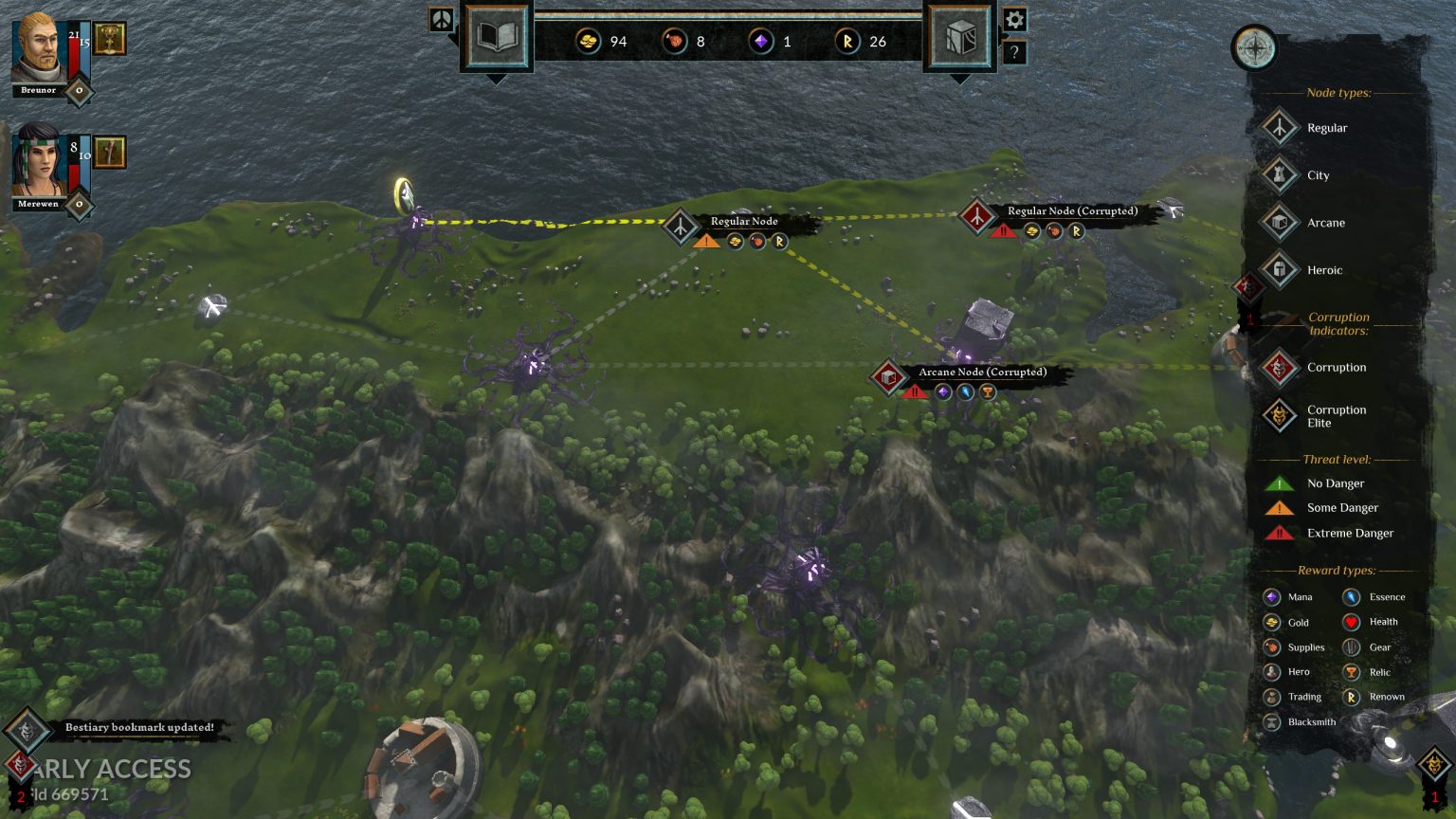Click Merewen's staff item icon
This screenshot has width=1456, height=819.
point(110,152)
